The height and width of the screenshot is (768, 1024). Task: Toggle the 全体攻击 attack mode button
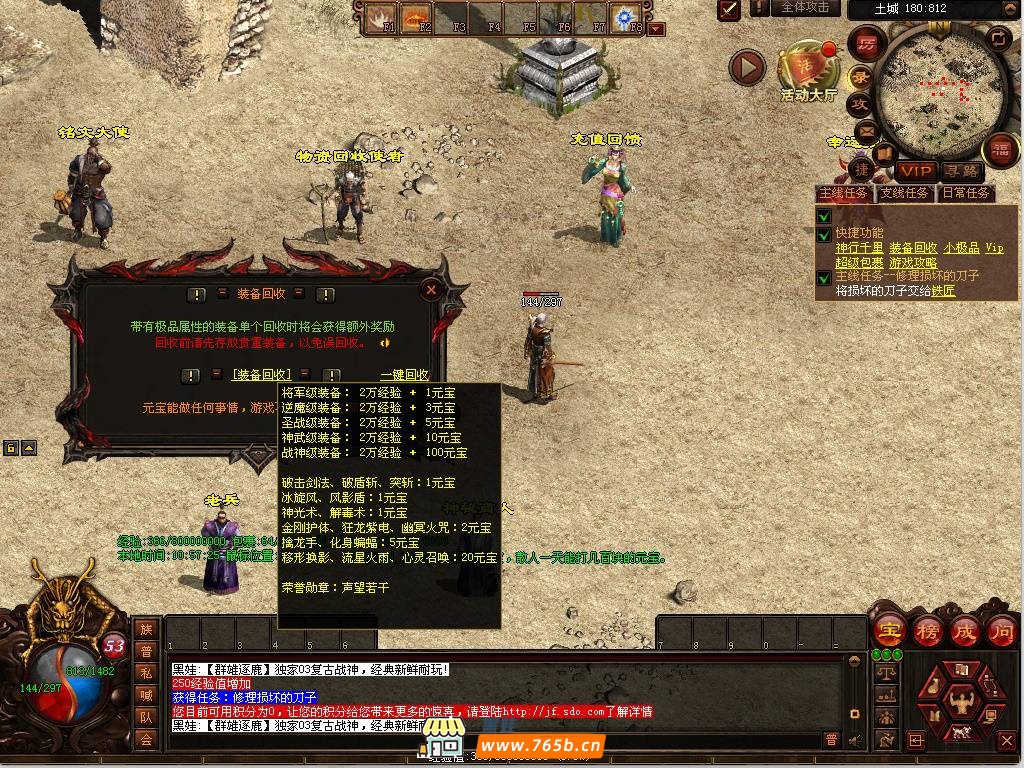804,8
